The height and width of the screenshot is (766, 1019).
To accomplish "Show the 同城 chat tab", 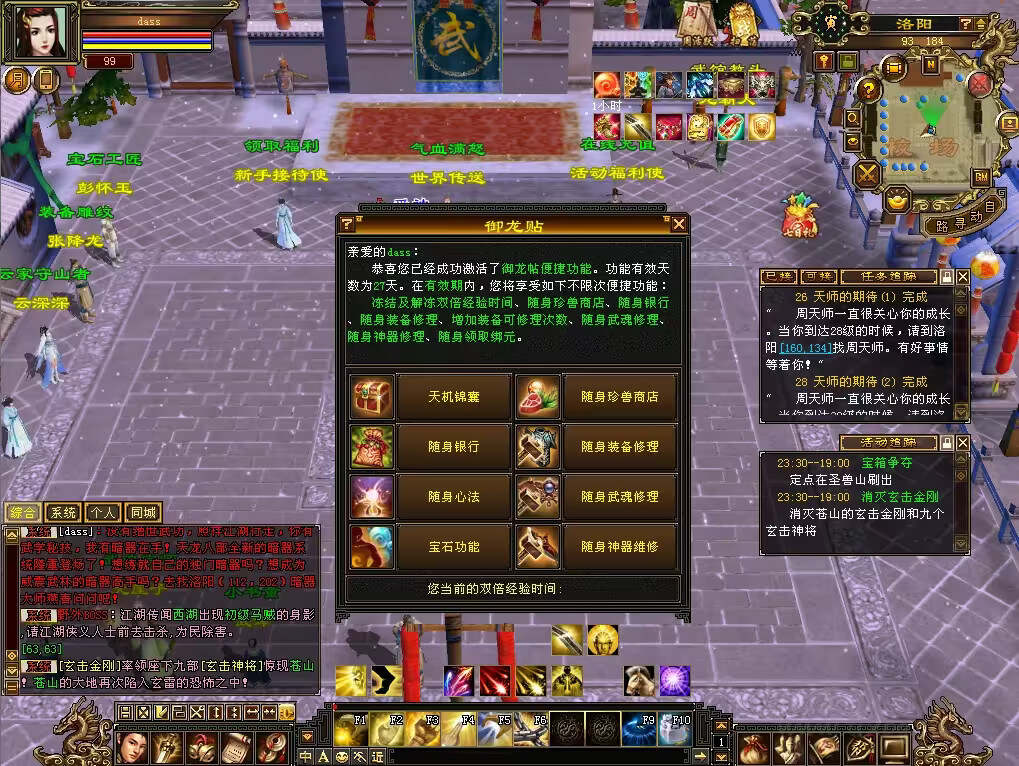I will 145,513.
